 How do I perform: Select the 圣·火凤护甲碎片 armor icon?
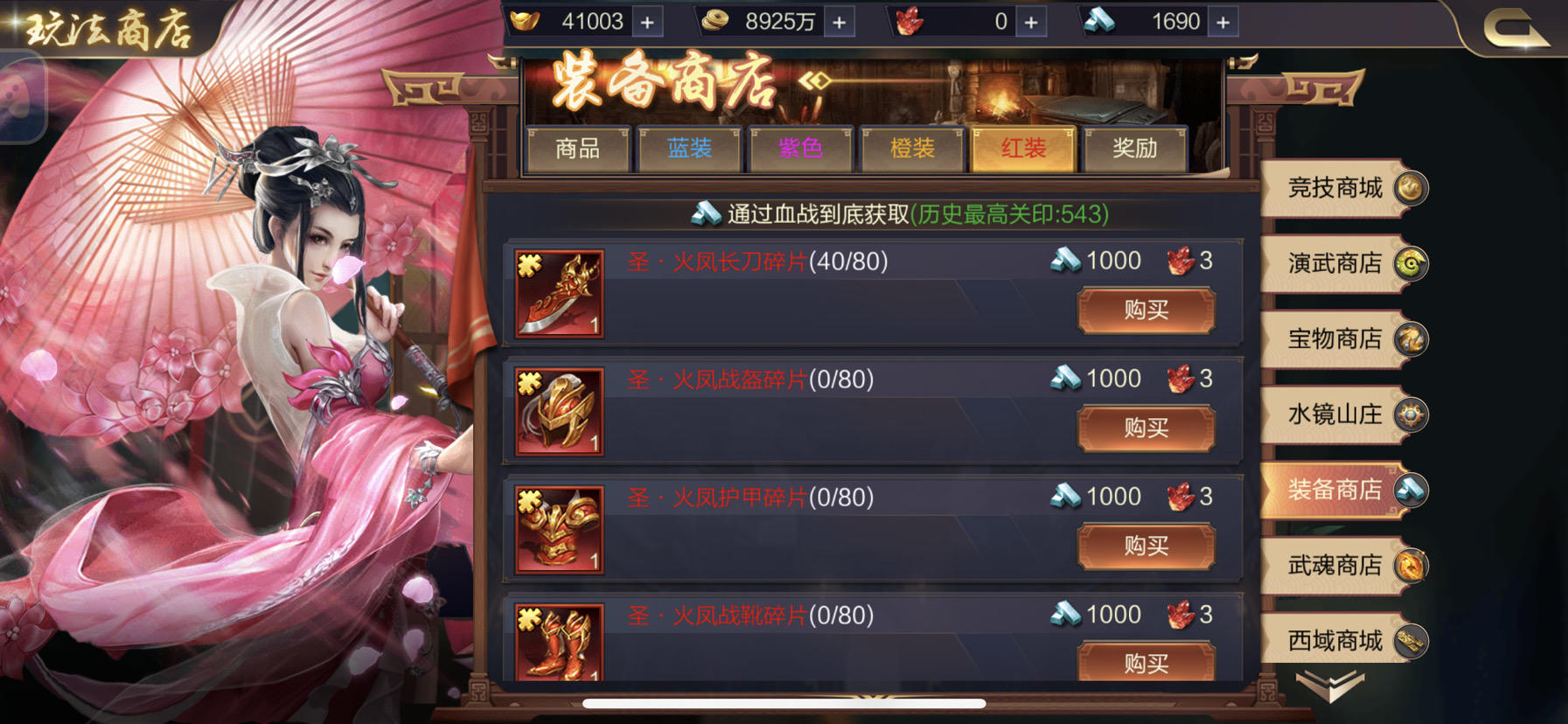tap(558, 531)
